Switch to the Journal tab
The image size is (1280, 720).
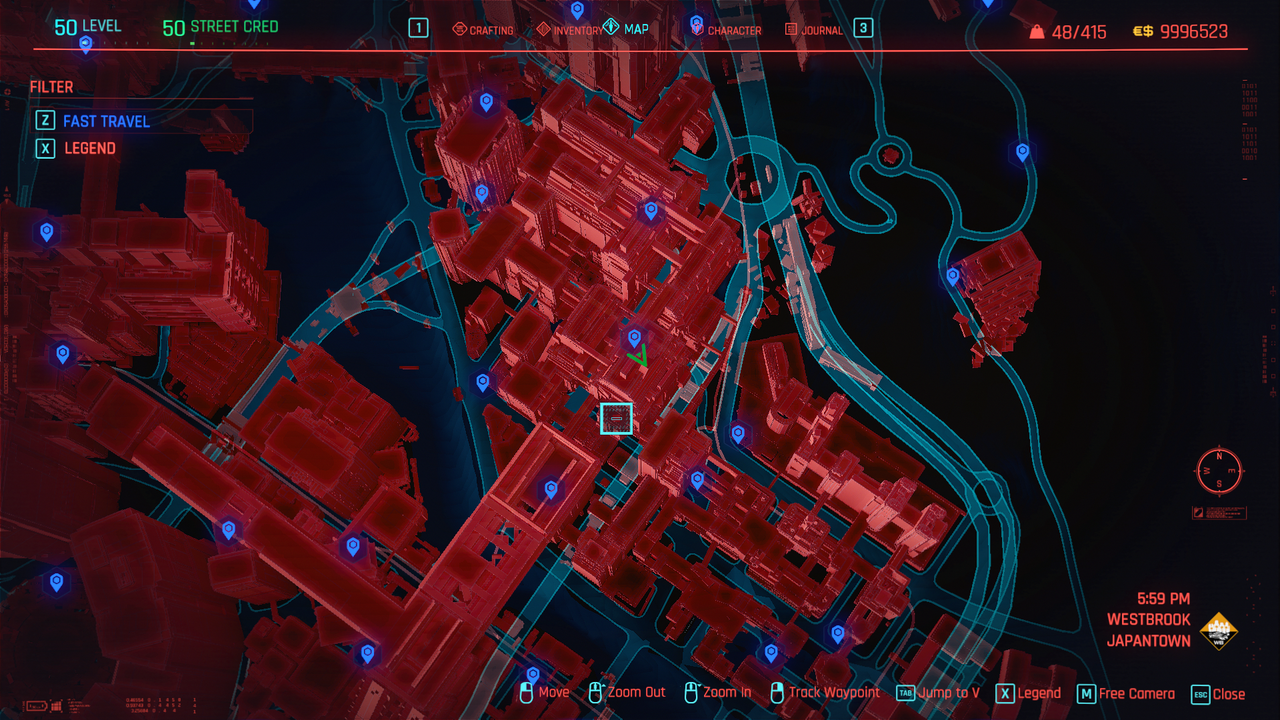coord(814,30)
